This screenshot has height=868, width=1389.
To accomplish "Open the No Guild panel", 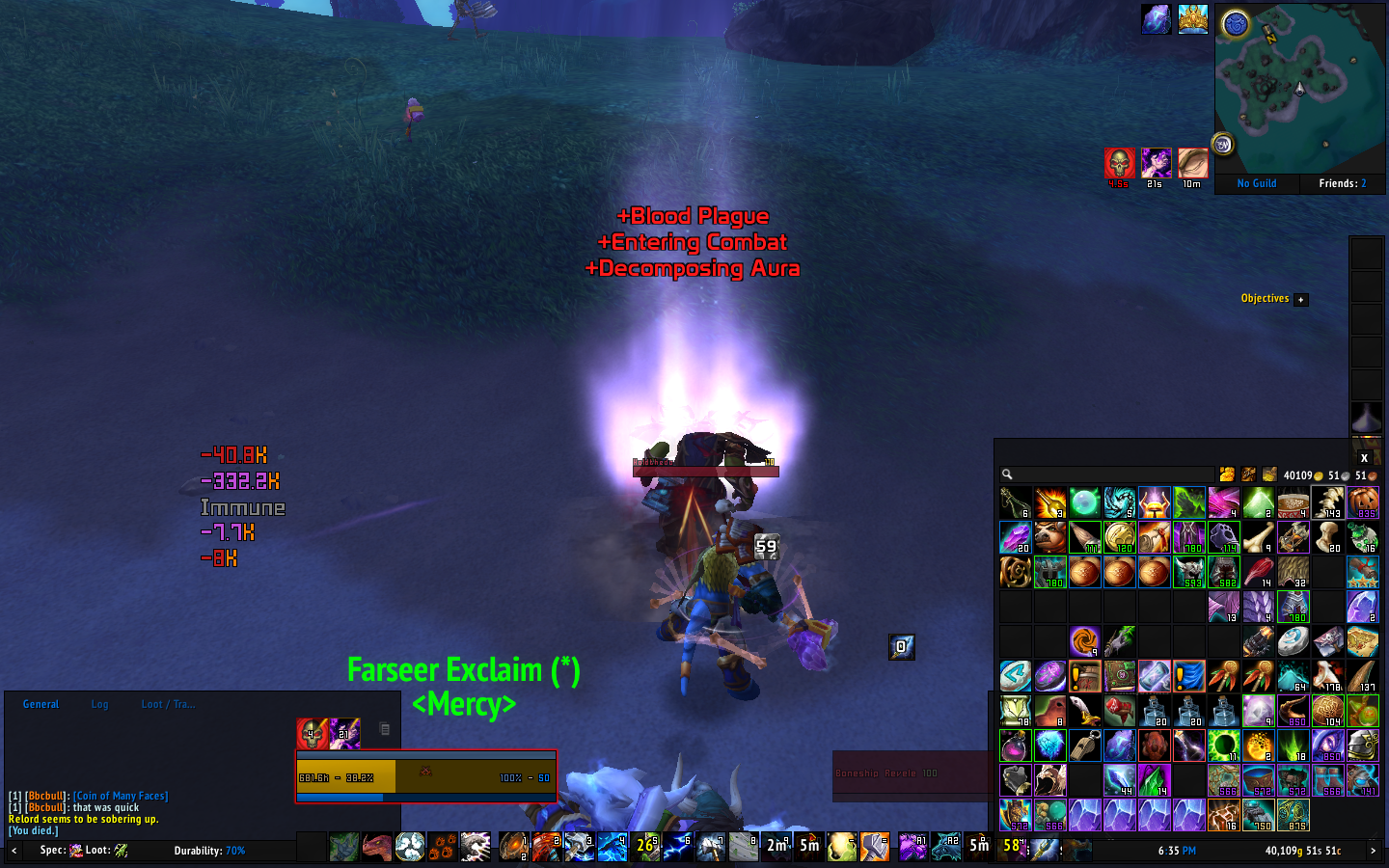I will 1256,183.
